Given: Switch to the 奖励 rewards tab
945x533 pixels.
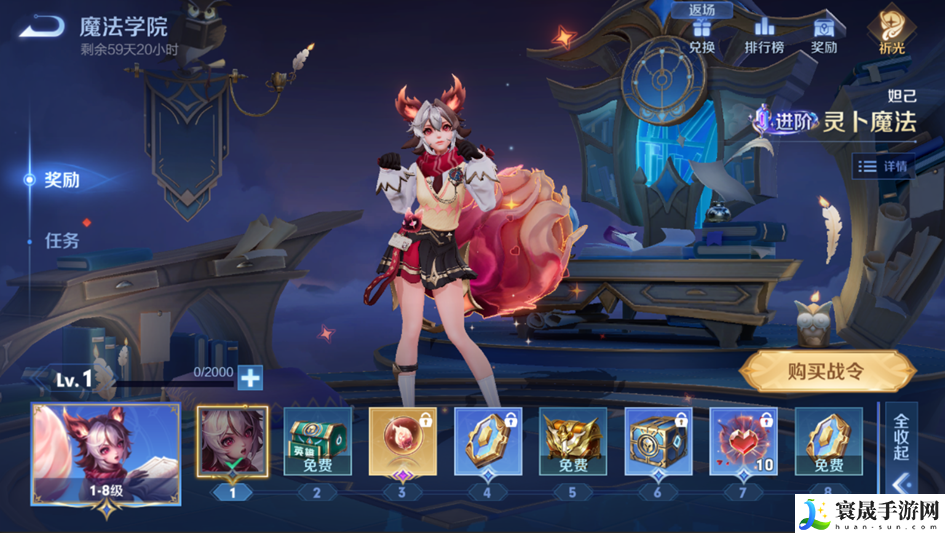Looking at the screenshot, I should 62,180.
